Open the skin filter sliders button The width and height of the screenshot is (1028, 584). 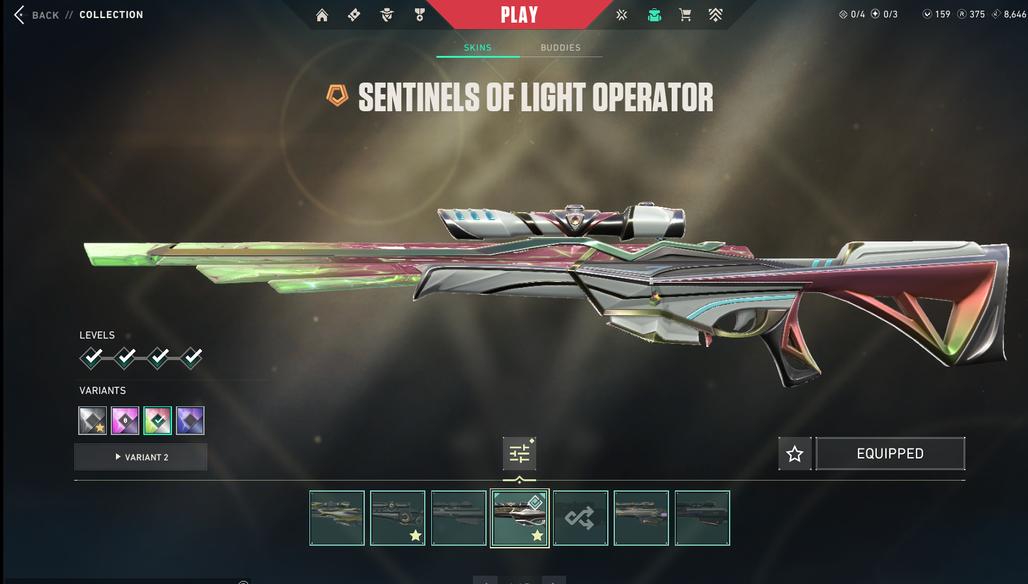(519, 454)
